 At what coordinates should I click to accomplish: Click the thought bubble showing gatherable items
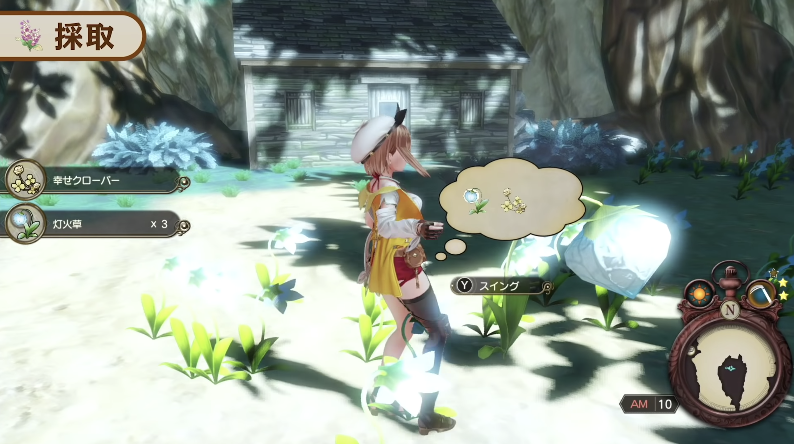pyautogui.click(x=510, y=198)
